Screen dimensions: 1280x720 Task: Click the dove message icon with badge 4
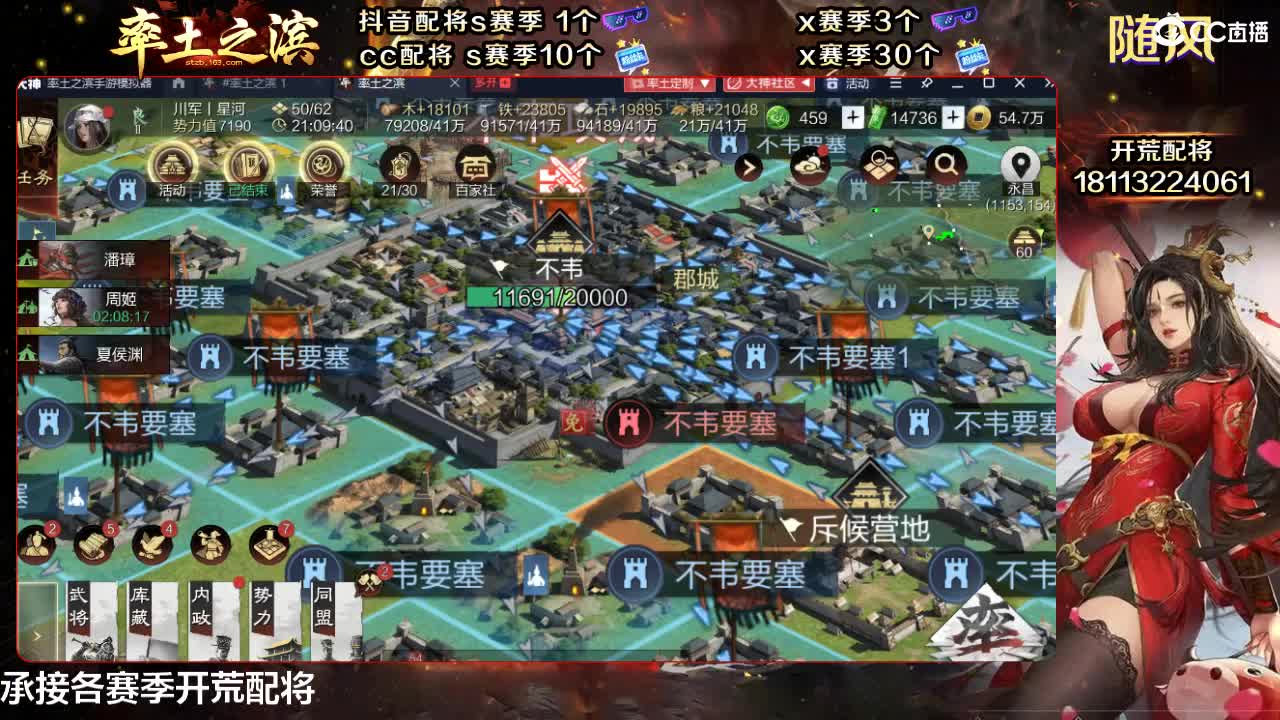tap(150, 545)
